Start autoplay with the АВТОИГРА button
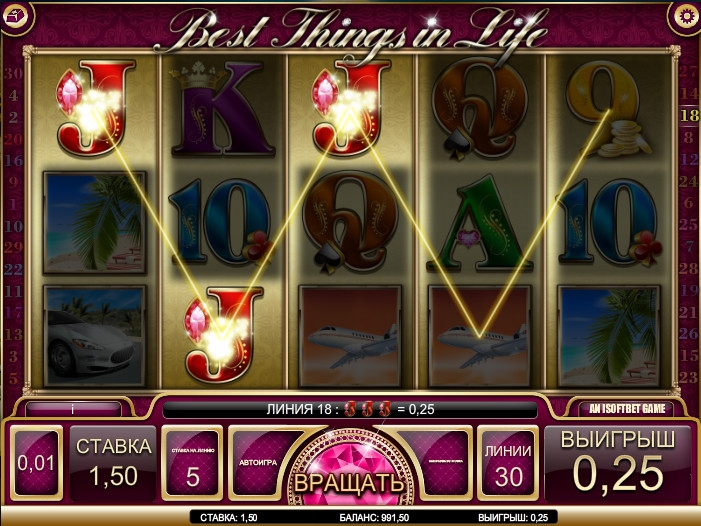The height and width of the screenshot is (526, 701). tap(256, 463)
